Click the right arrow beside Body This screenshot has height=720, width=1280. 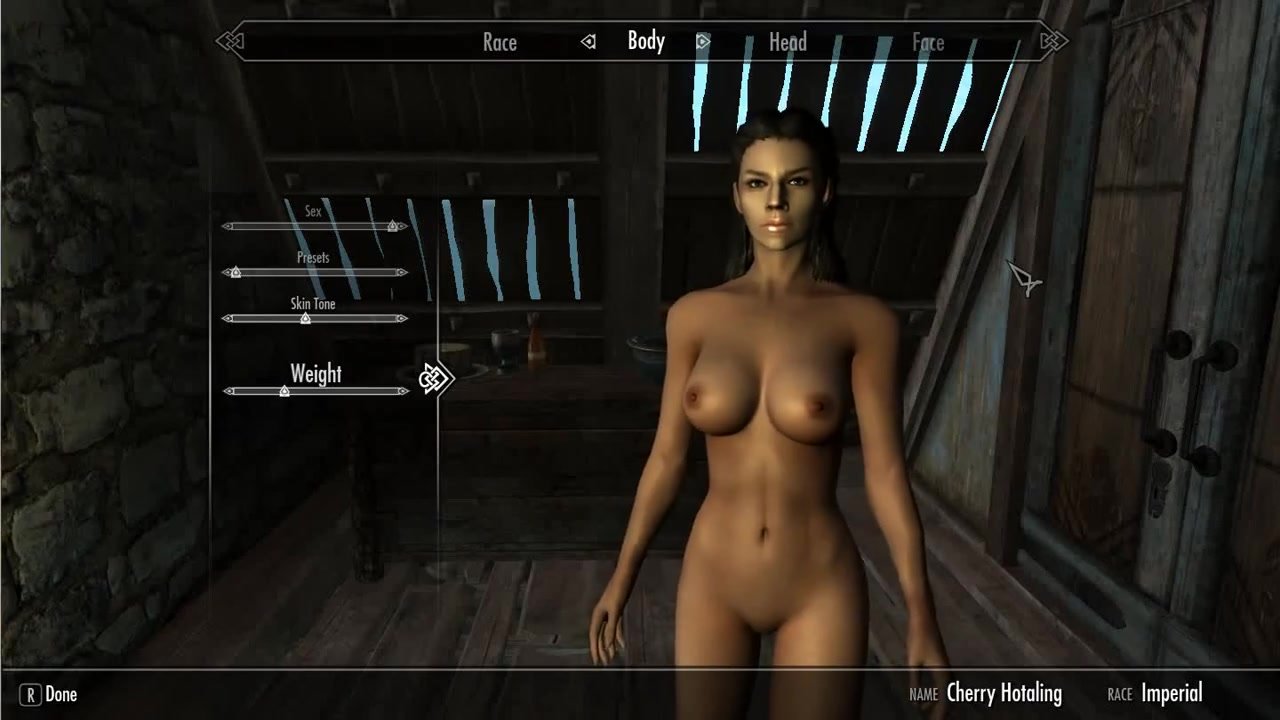[703, 42]
